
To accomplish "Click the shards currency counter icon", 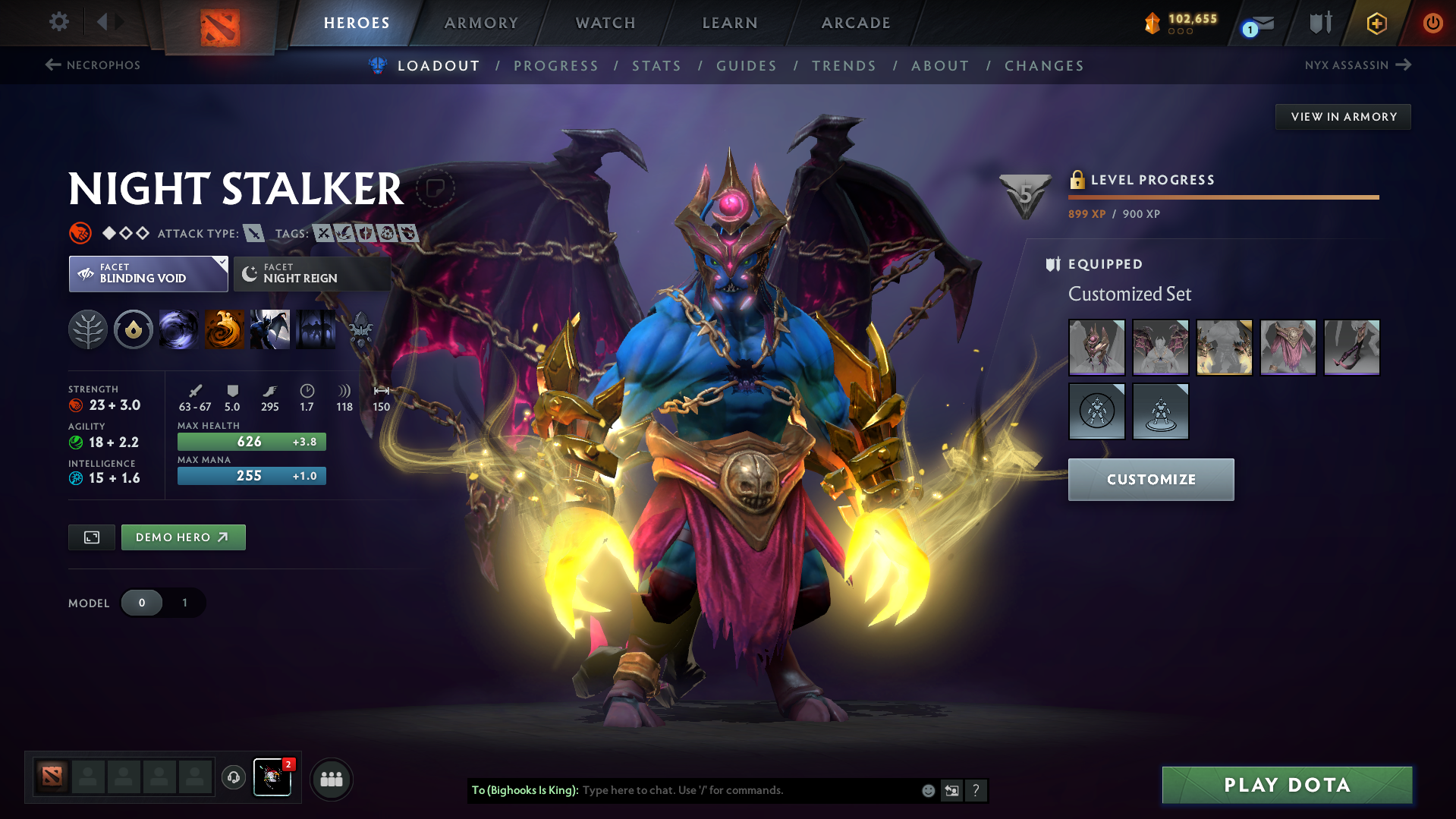I will (x=1153, y=22).
